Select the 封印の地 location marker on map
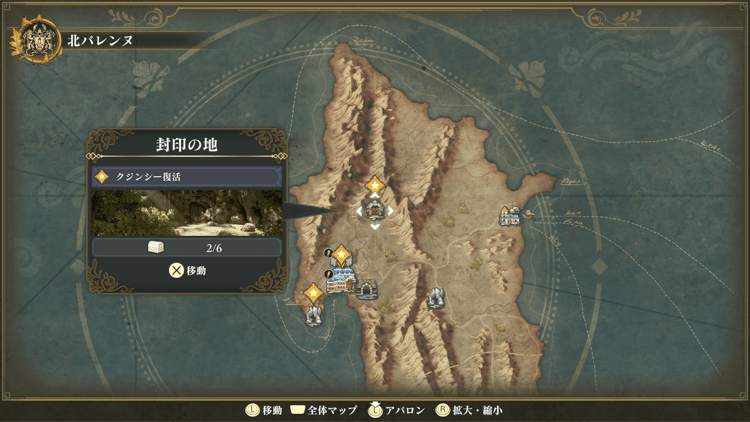The width and height of the screenshot is (750, 422). coord(375,210)
